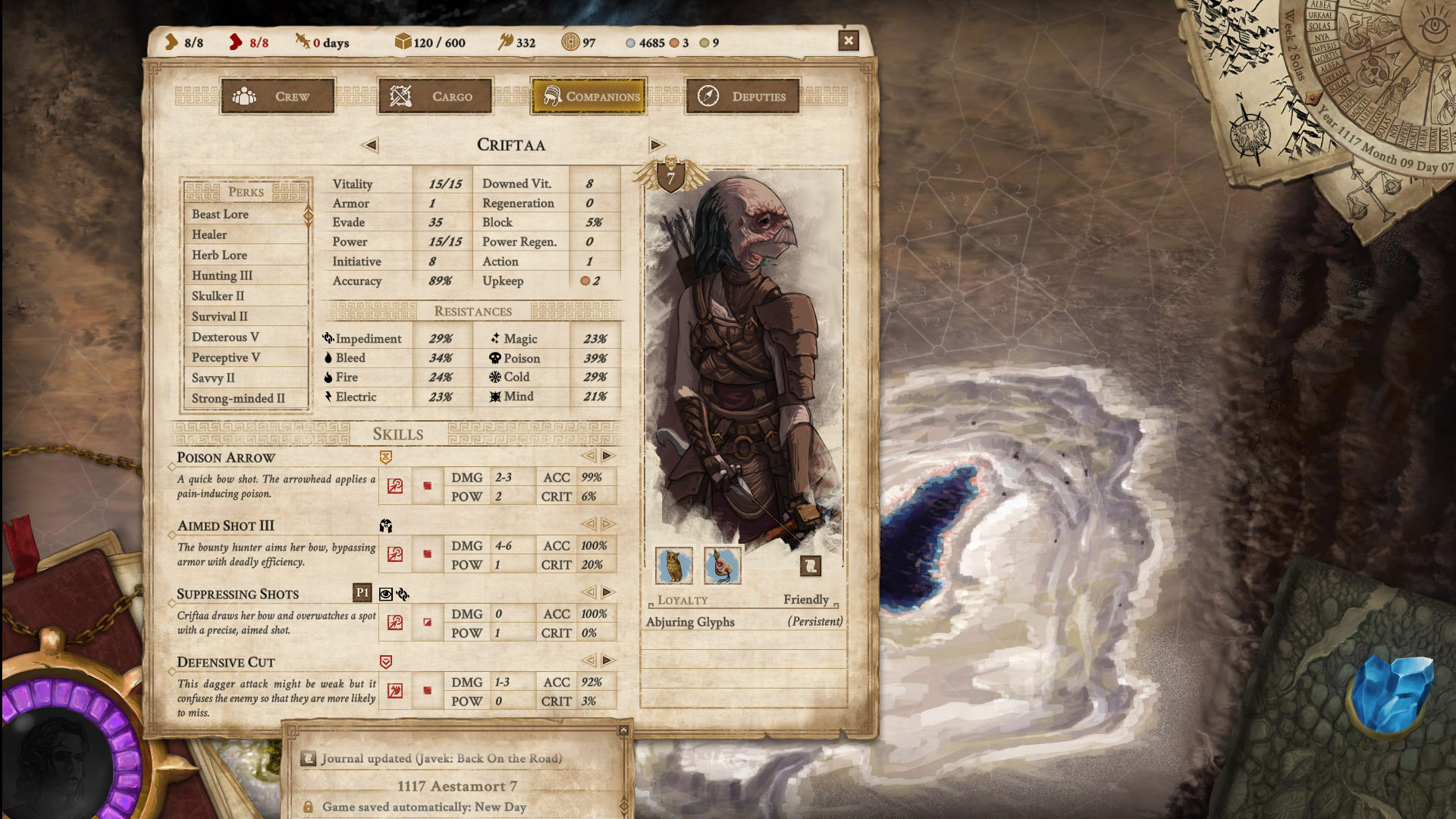The width and height of the screenshot is (1456, 819).
Task: Select the red gem amulet slot
Action: (x=722, y=566)
